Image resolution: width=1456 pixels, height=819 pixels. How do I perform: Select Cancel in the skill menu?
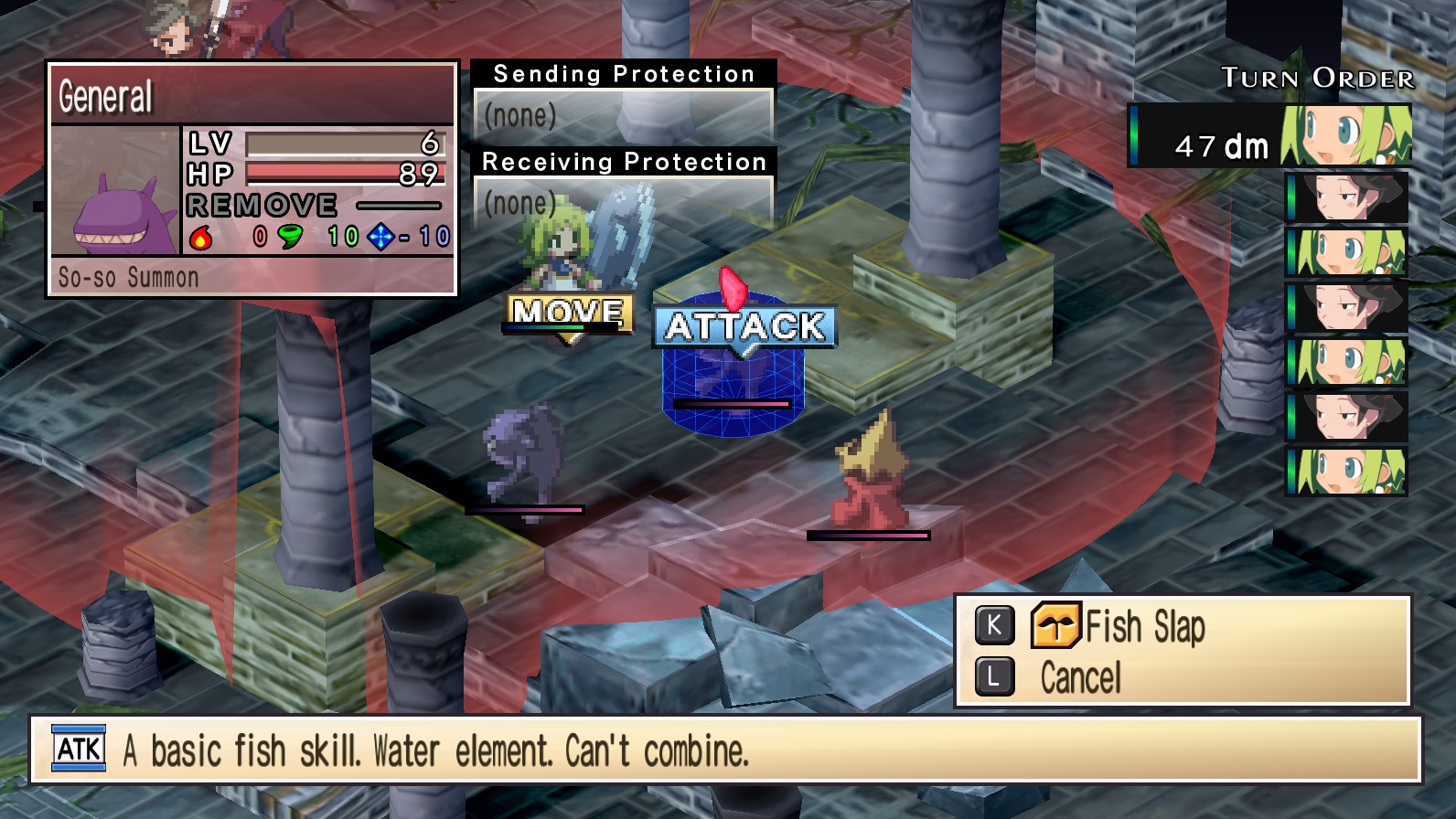1079,676
